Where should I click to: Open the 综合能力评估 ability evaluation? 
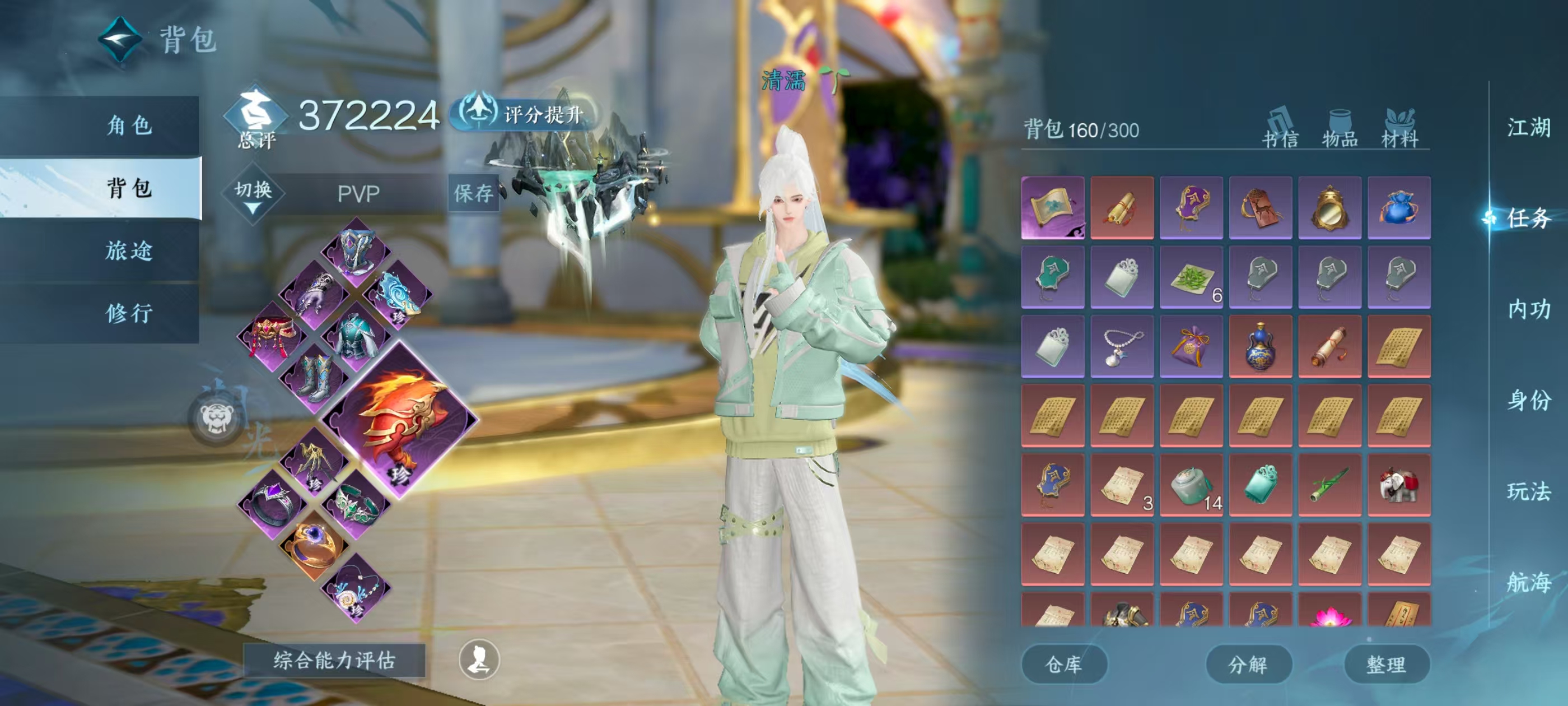[x=334, y=660]
